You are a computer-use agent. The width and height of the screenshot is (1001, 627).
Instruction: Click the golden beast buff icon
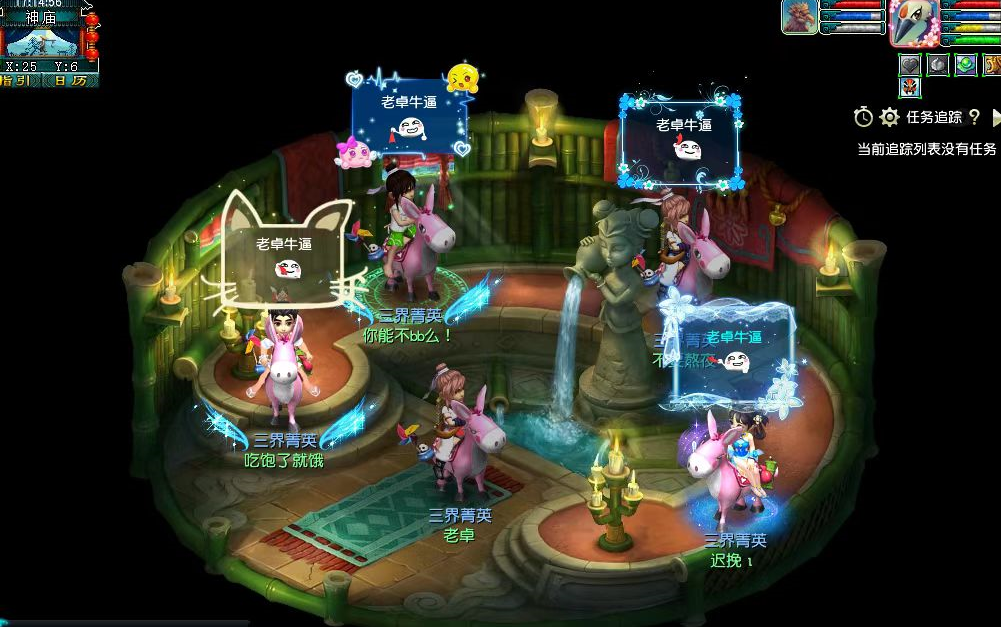point(992,65)
